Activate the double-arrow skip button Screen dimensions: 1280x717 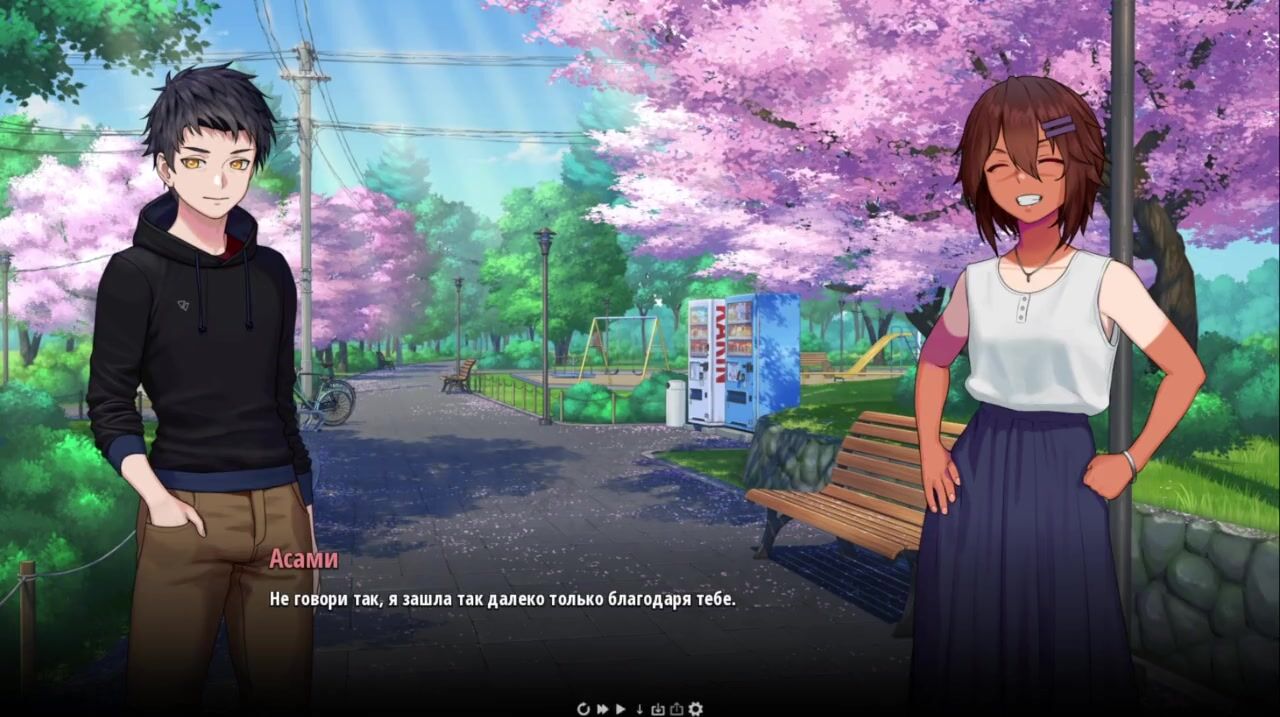point(603,709)
